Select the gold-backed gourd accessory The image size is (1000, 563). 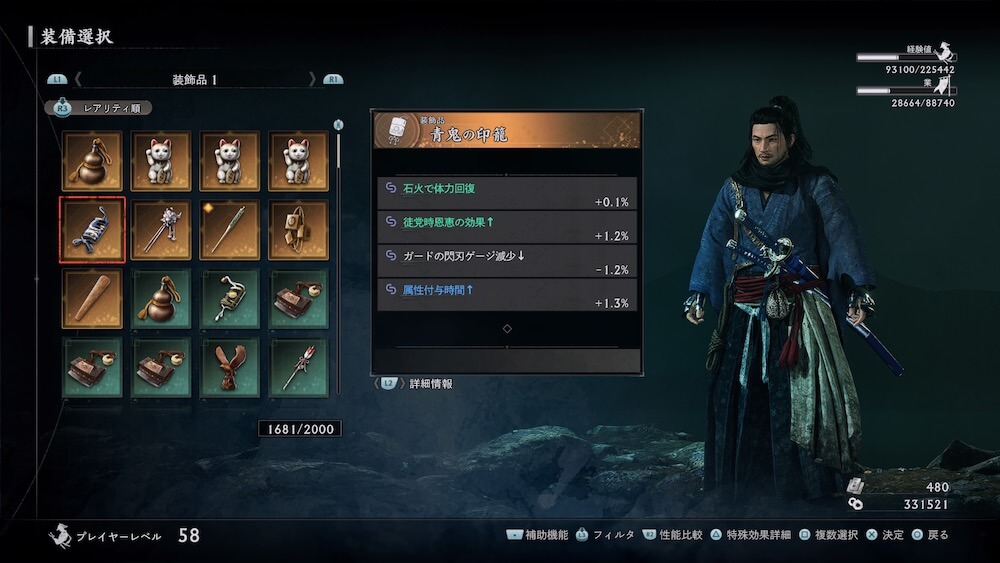[92, 161]
